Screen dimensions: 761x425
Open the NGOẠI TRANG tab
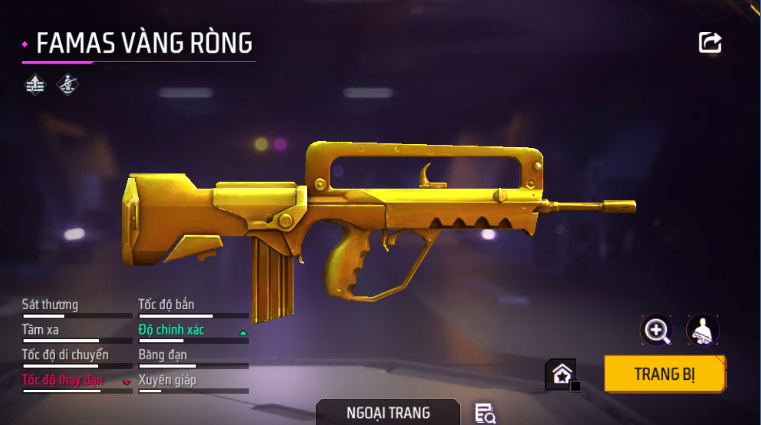click(x=388, y=412)
